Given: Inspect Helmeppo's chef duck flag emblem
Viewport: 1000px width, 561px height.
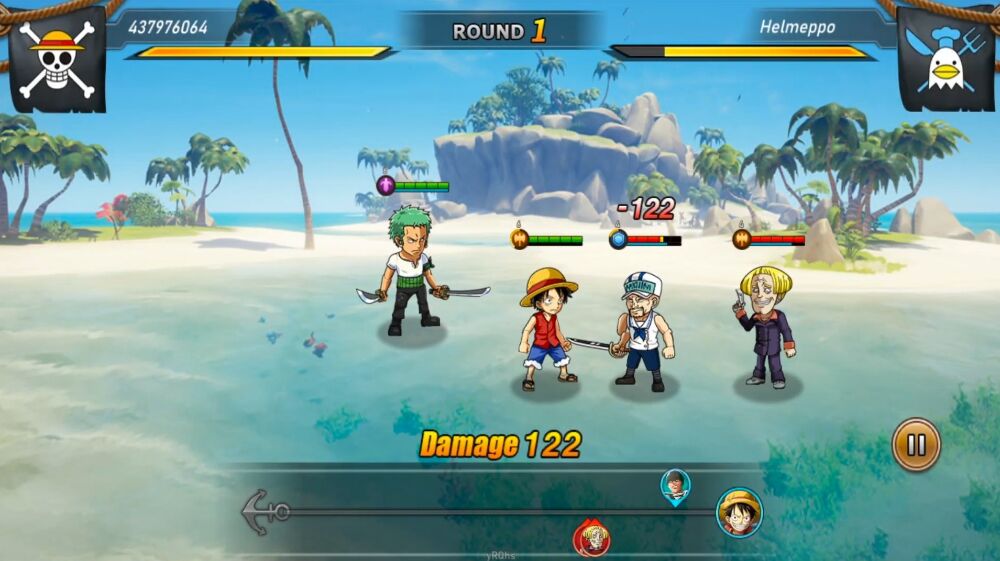Looking at the screenshot, I should (x=945, y=59).
